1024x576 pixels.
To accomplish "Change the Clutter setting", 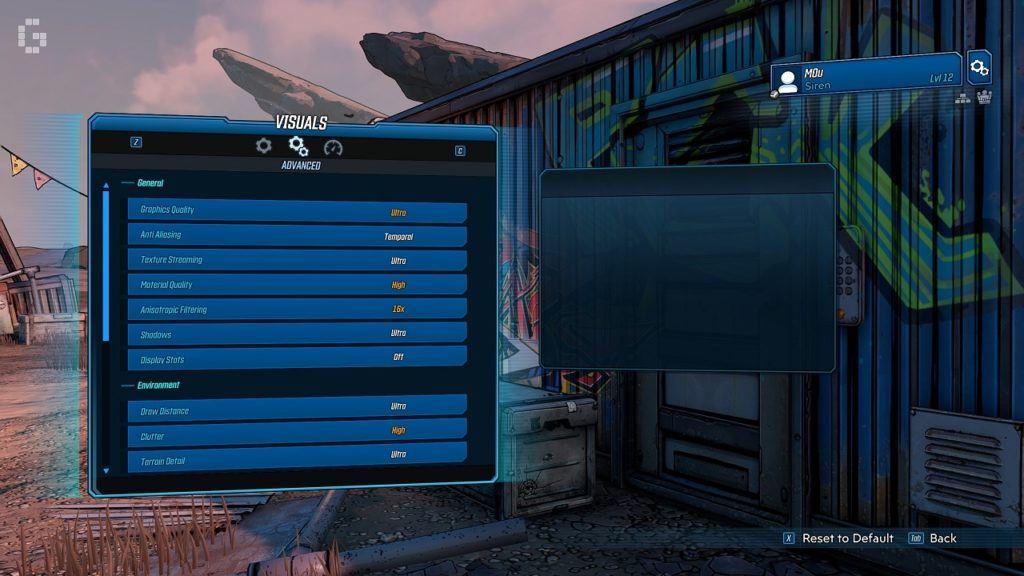I will (x=297, y=431).
